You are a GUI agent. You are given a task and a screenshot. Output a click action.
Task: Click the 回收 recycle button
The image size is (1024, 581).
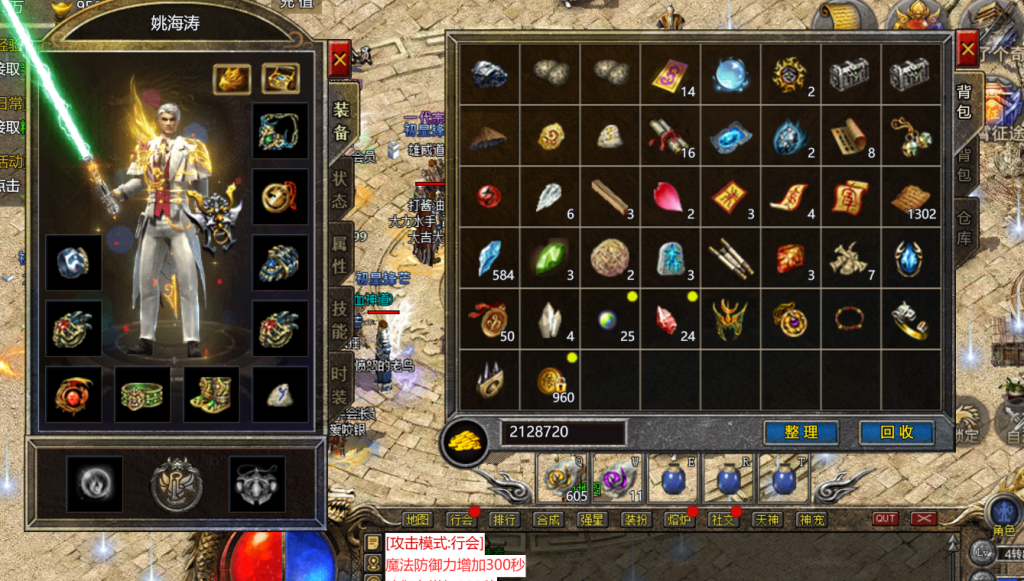896,433
